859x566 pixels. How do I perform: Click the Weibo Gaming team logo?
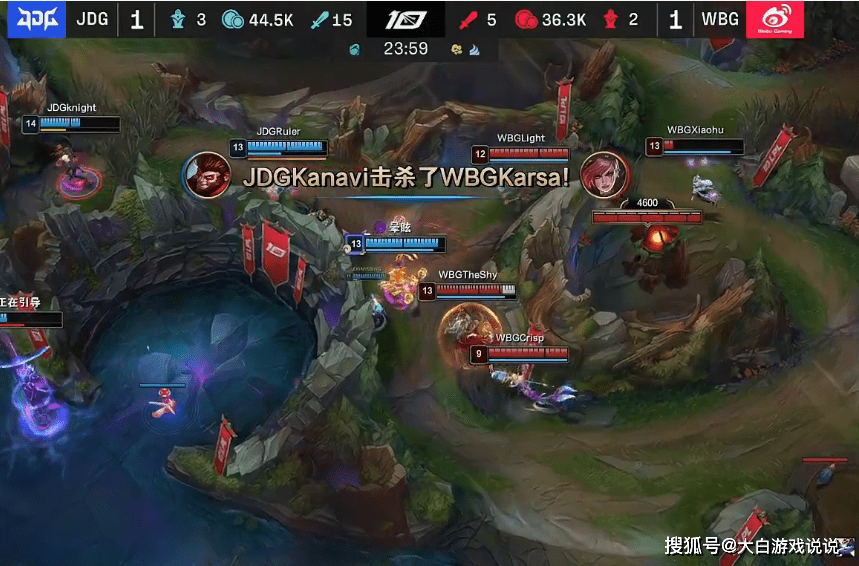pyautogui.click(x=783, y=19)
